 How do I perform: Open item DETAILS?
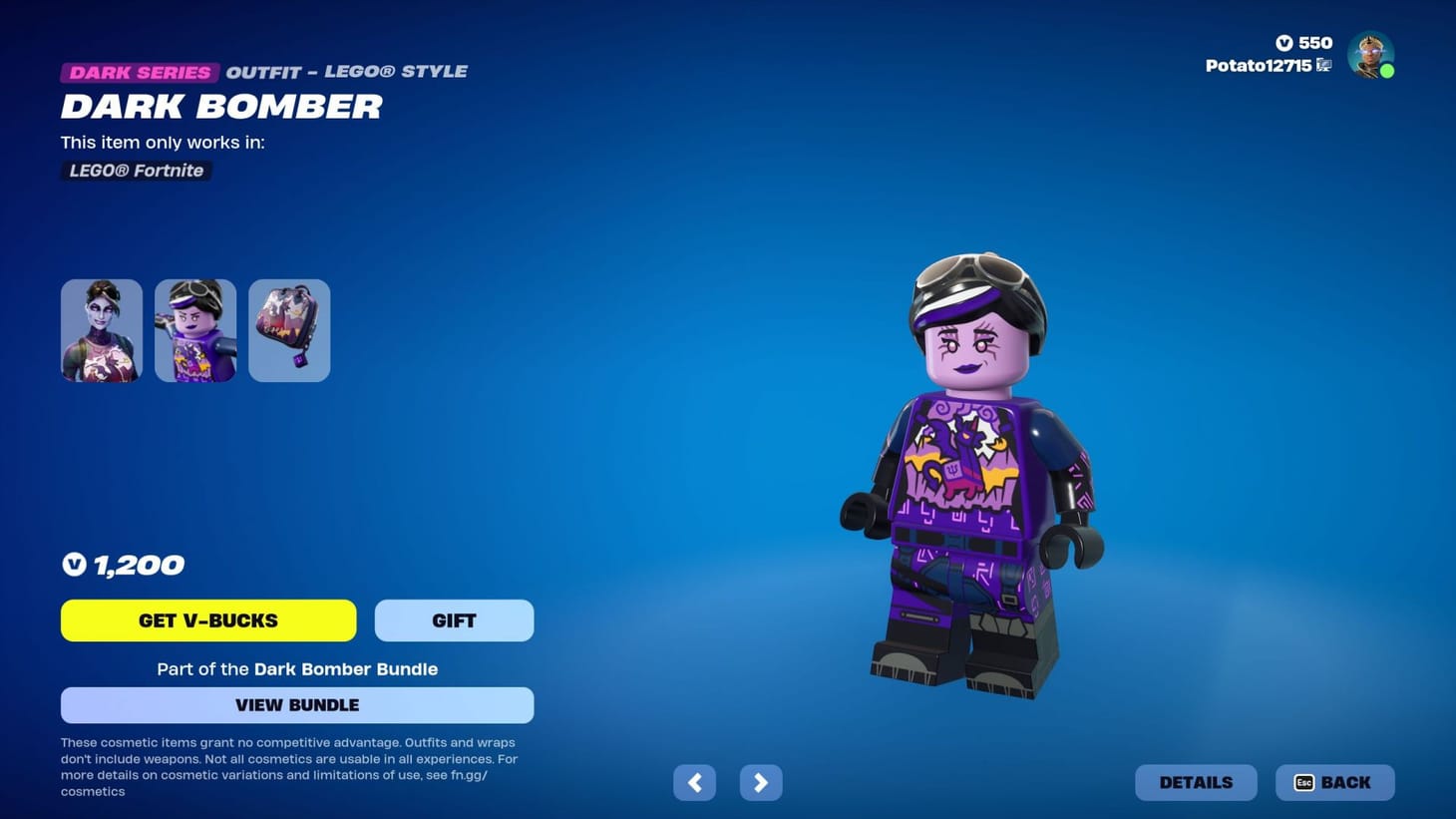click(1196, 782)
